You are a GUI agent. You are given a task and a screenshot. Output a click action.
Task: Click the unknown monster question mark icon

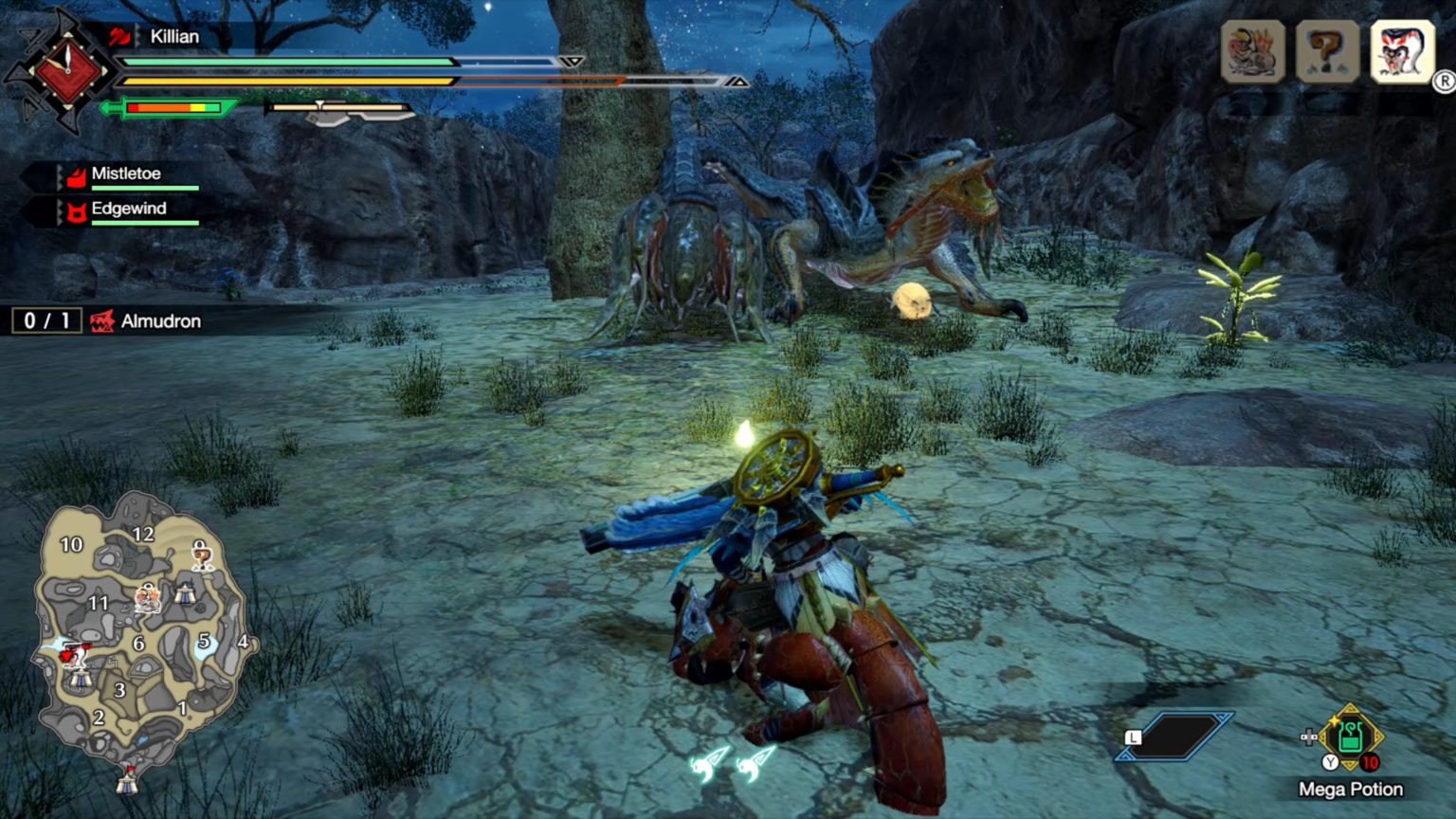(x=1327, y=50)
